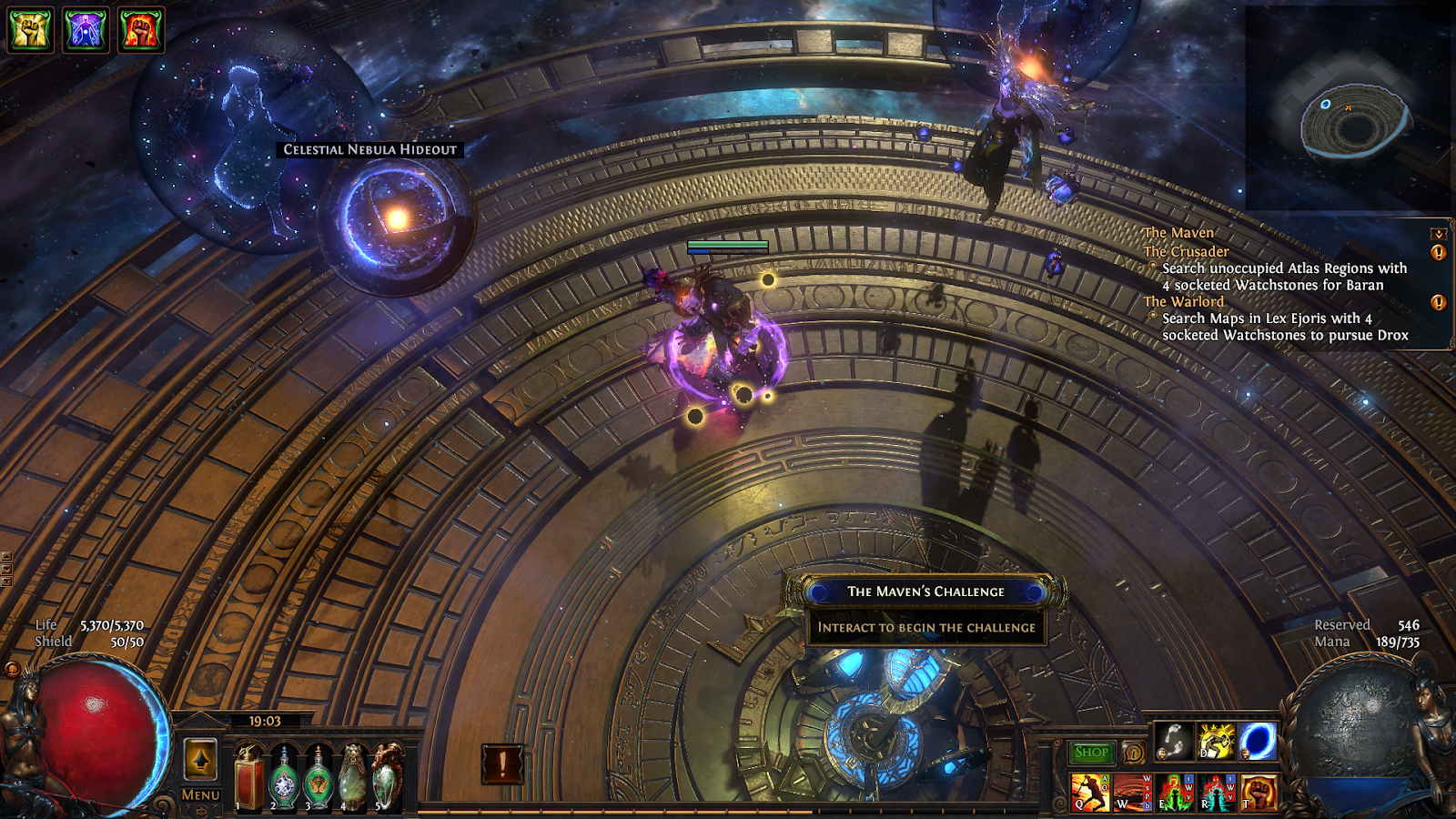Open the Shop button

[1091, 753]
